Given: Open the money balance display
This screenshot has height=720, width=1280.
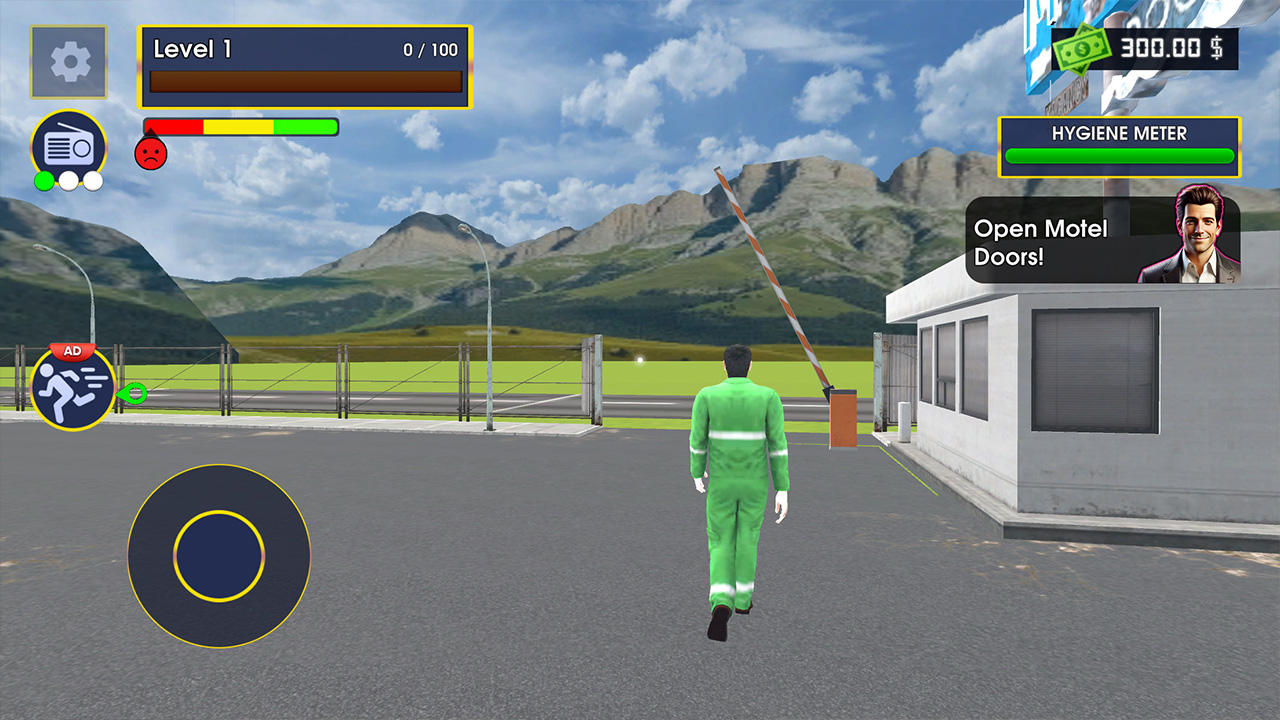Looking at the screenshot, I should [x=1145, y=46].
